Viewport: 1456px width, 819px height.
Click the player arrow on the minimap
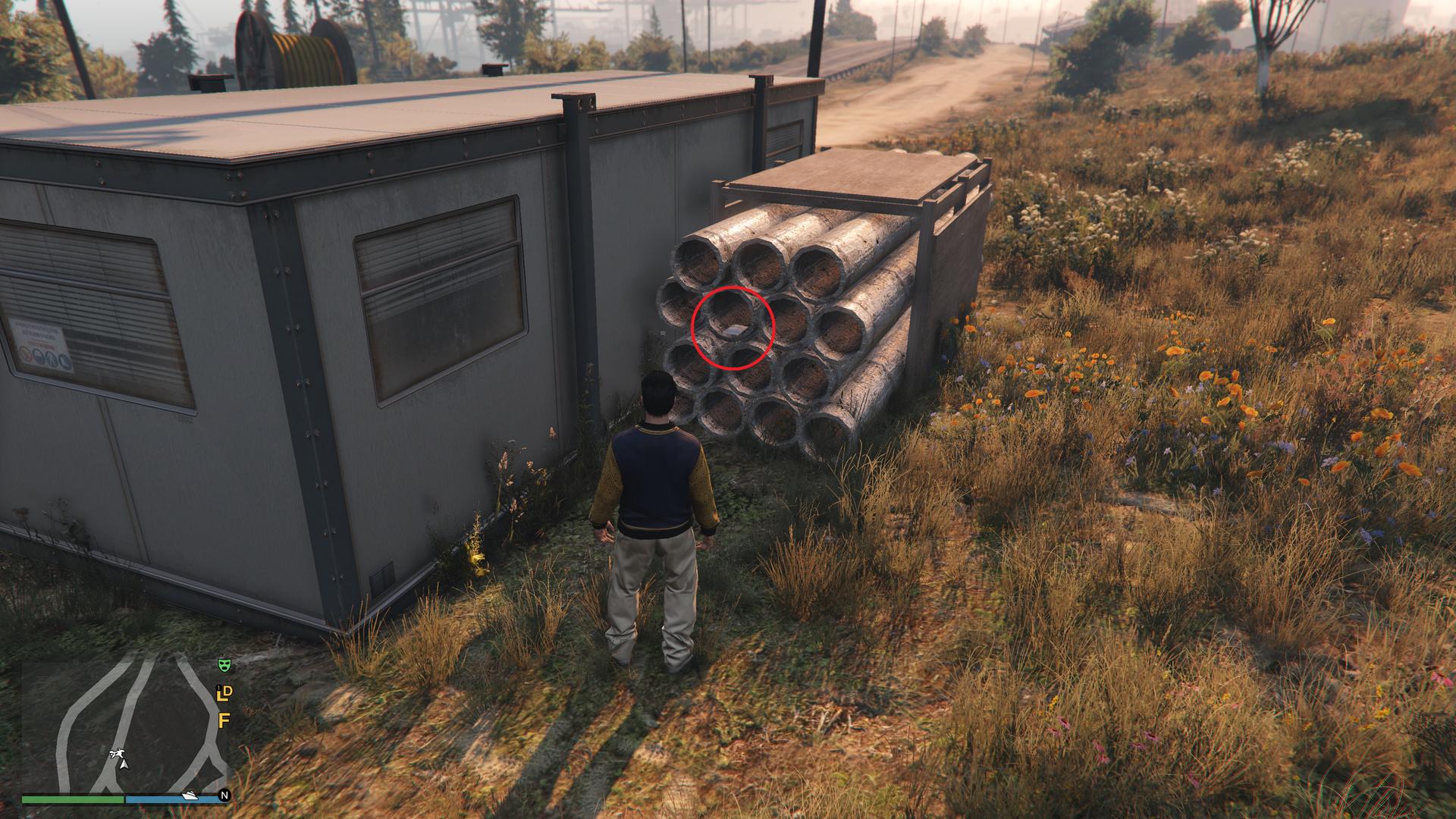124,764
